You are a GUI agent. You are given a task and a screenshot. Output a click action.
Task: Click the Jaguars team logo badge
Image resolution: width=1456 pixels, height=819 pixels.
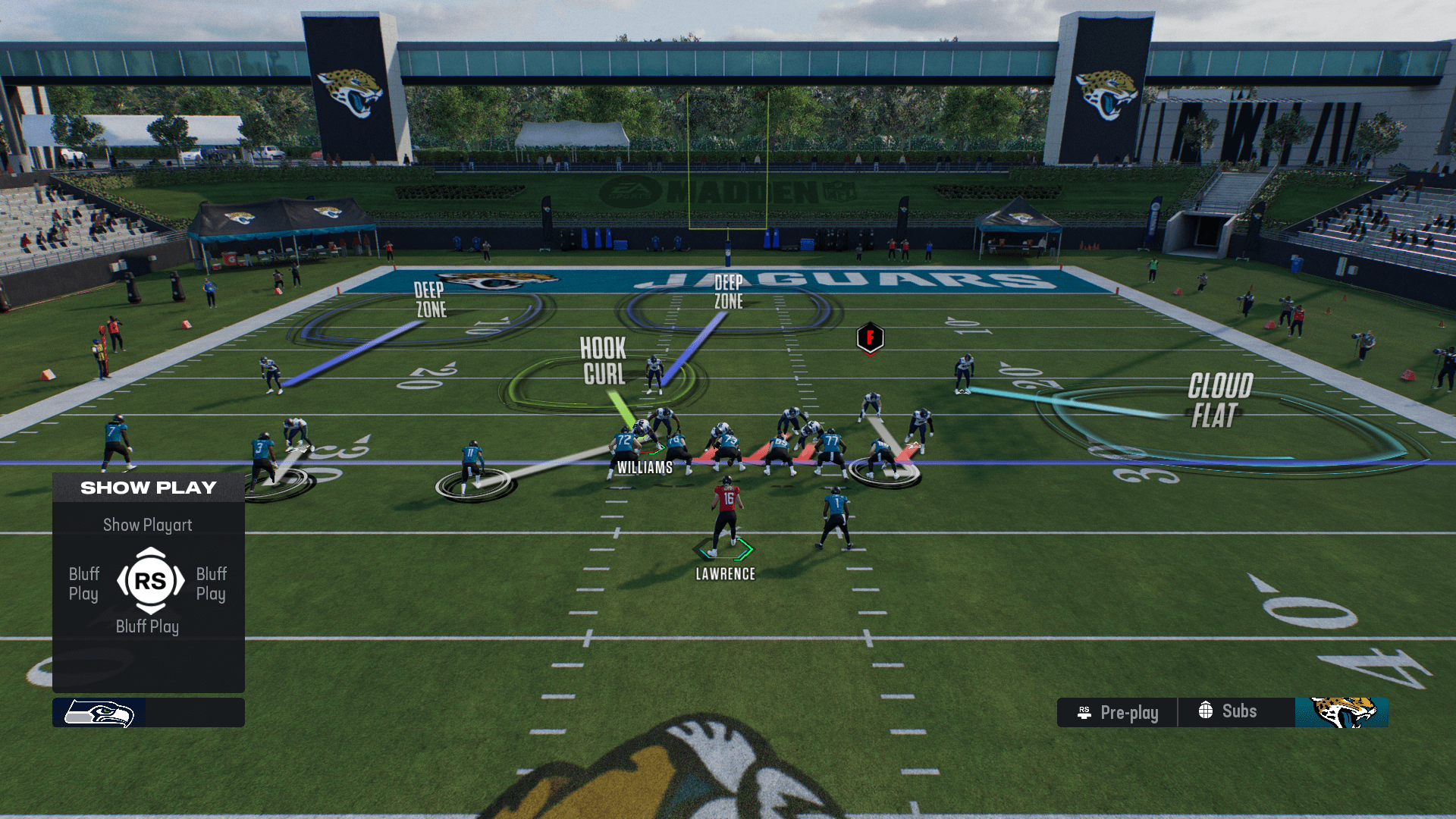click(x=1341, y=713)
